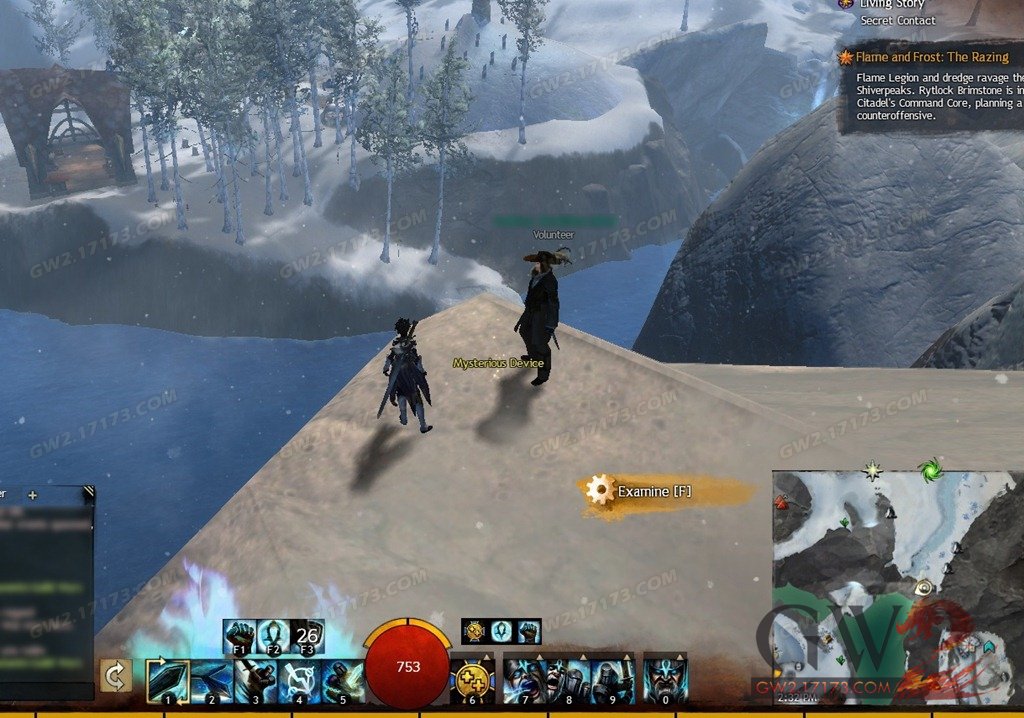The height and width of the screenshot is (718, 1024).
Task: Activate the healing skill in slot 6
Action: [471, 679]
